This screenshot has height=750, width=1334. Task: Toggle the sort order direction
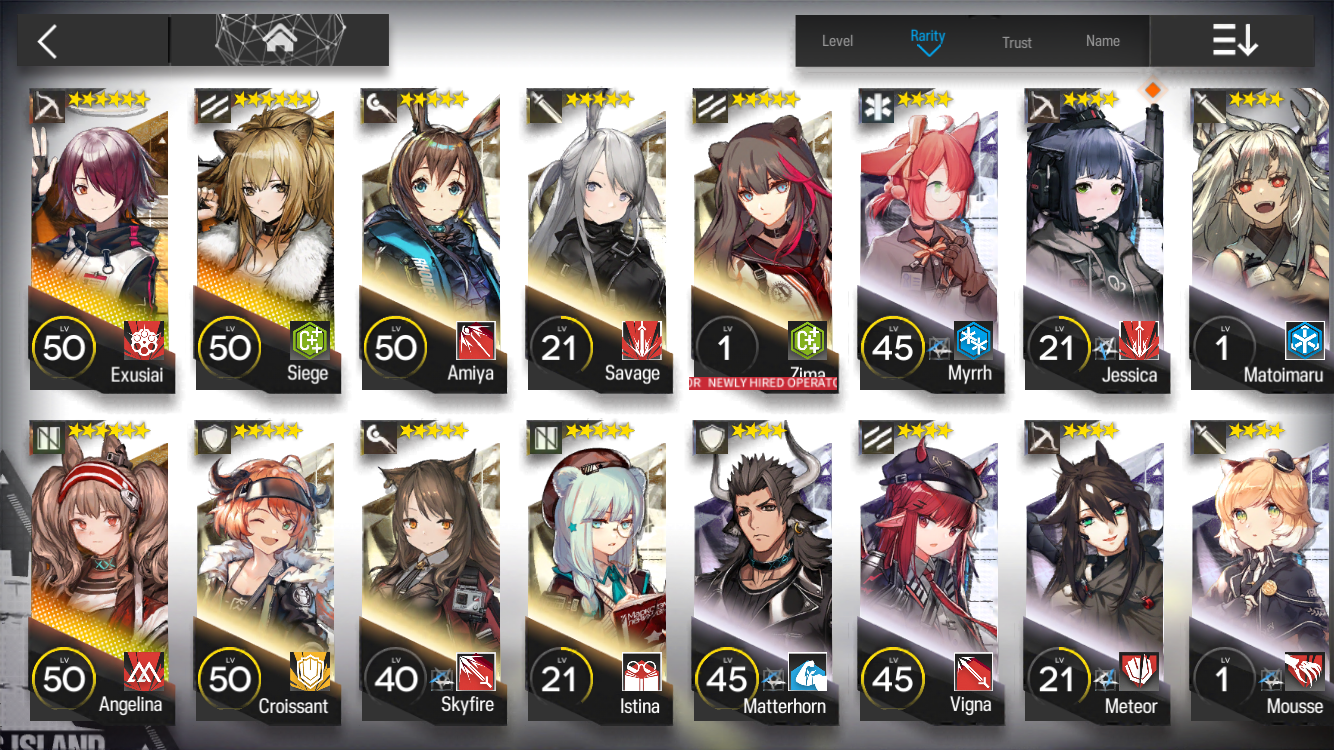[x=1234, y=41]
